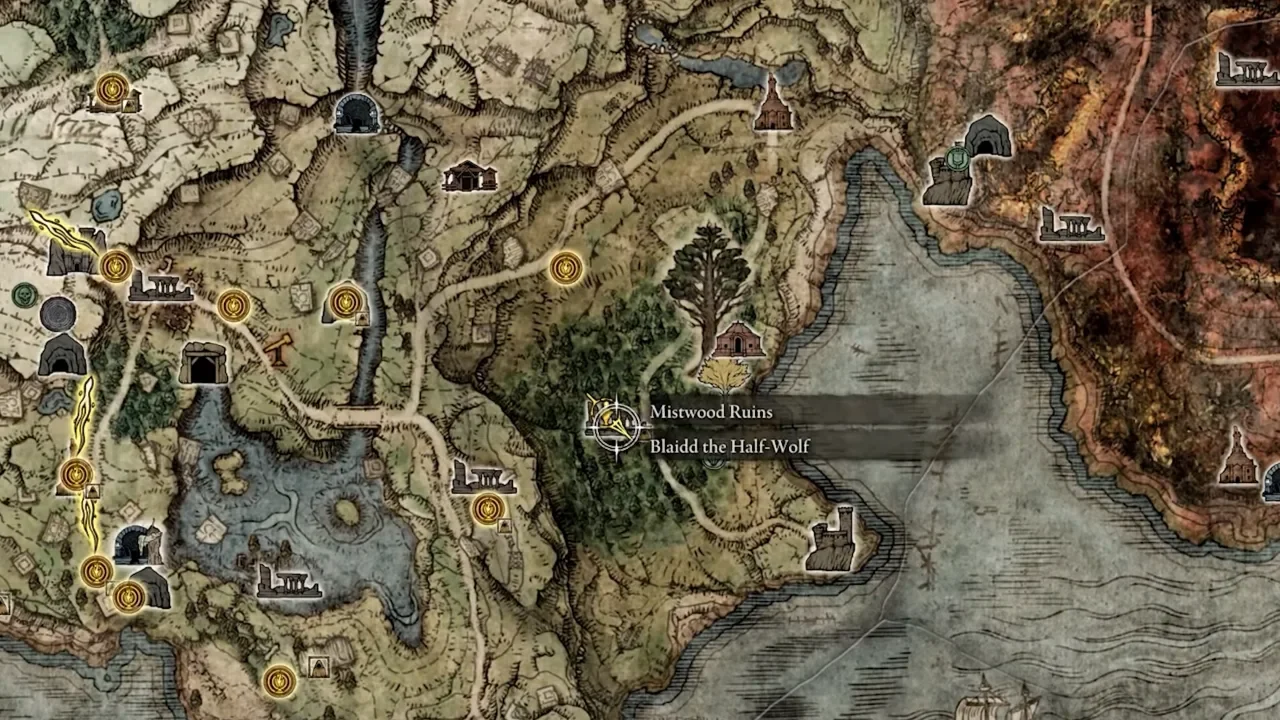
Task: Click the Fort Haight castle icon near the coast
Action: (x=832, y=540)
